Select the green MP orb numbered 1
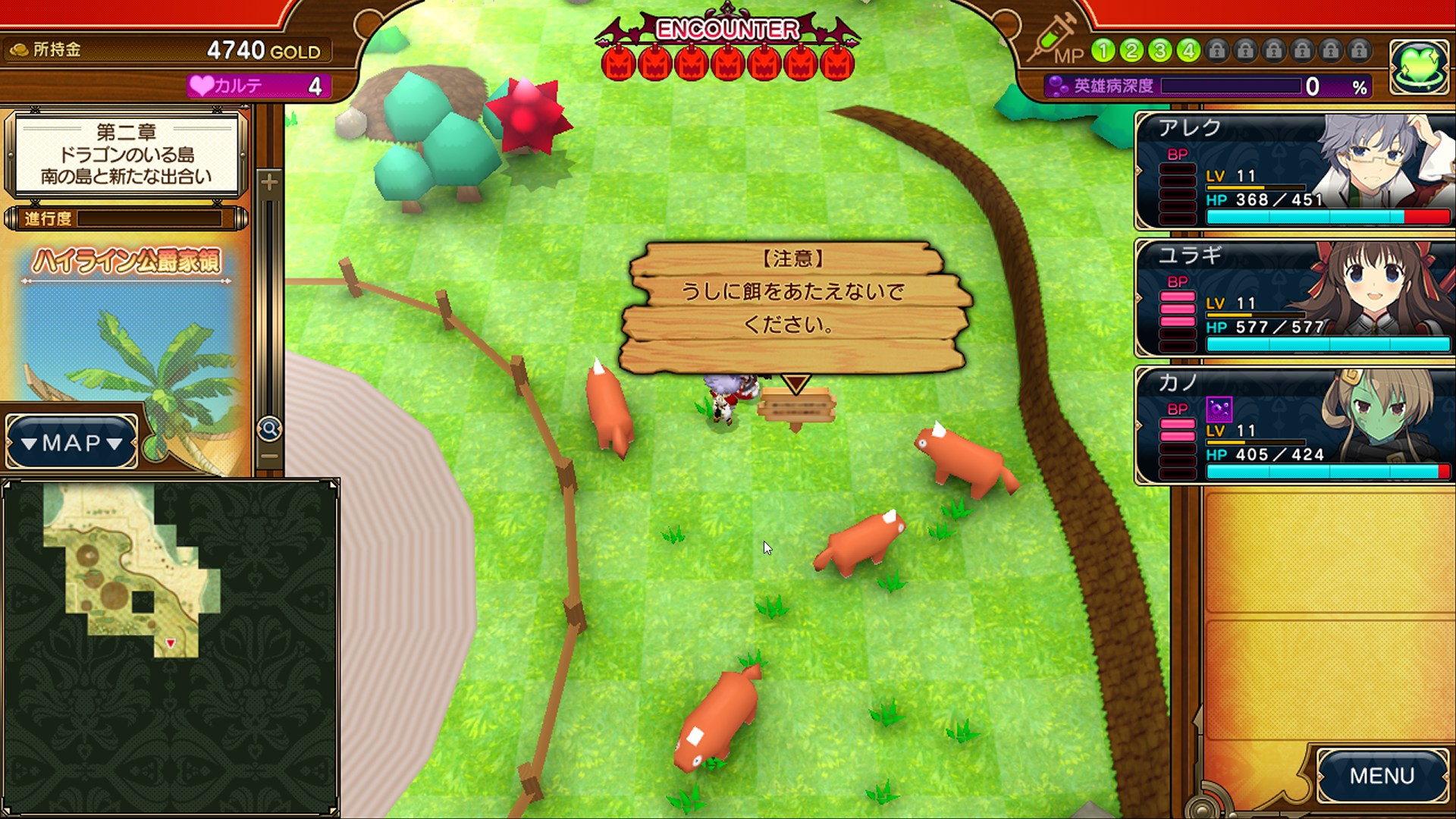This screenshot has height=819, width=1456. [1103, 51]
